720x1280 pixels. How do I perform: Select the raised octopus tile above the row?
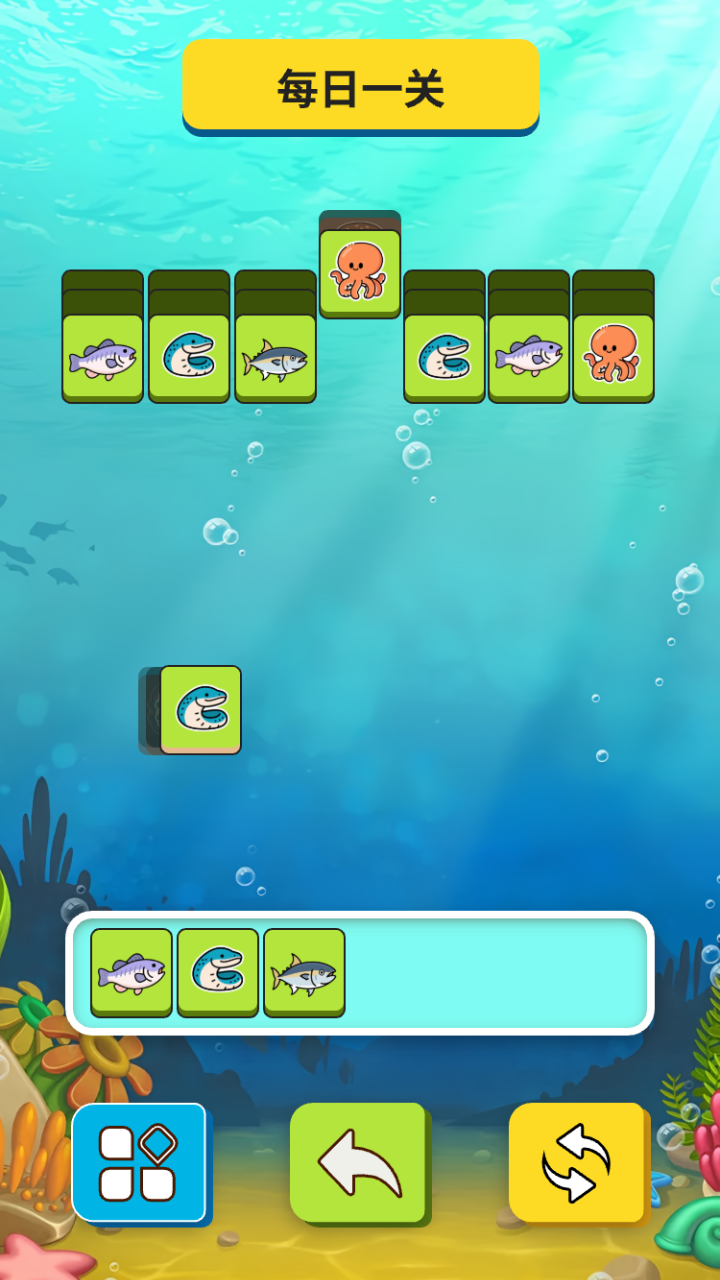coord(360,271)
